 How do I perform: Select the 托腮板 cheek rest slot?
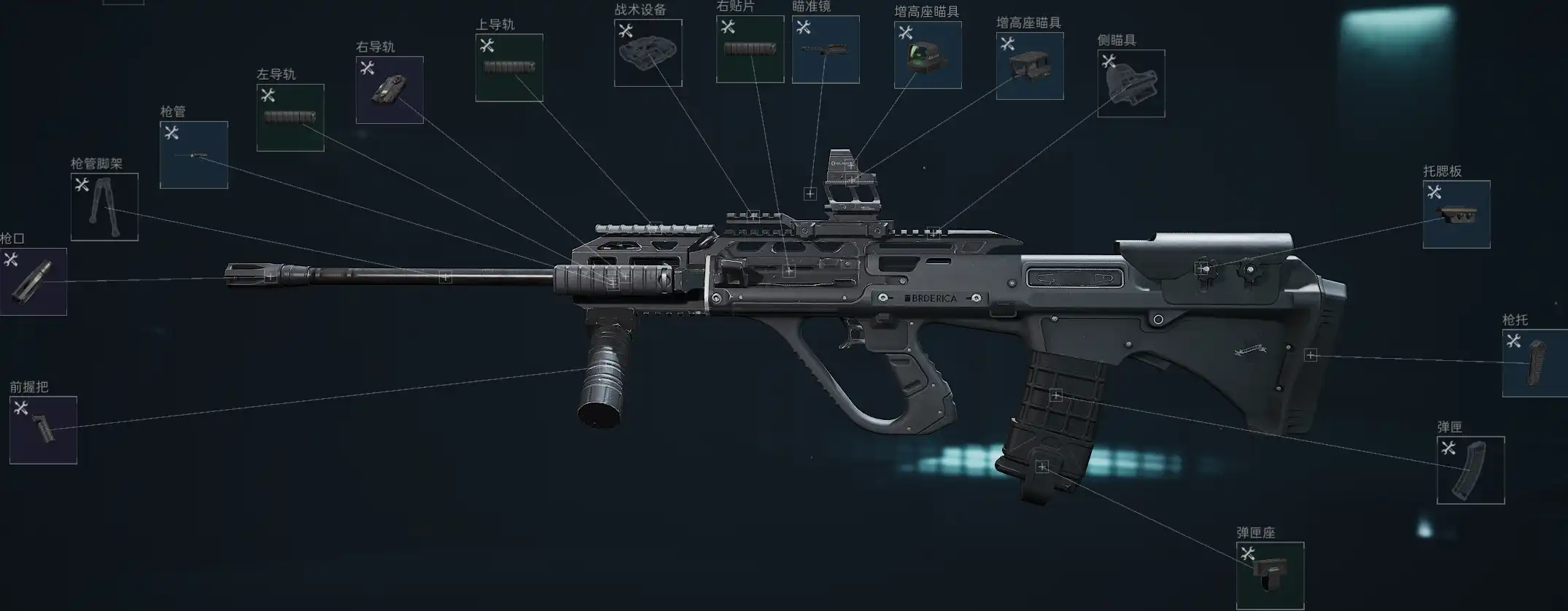pos(1456,214)
